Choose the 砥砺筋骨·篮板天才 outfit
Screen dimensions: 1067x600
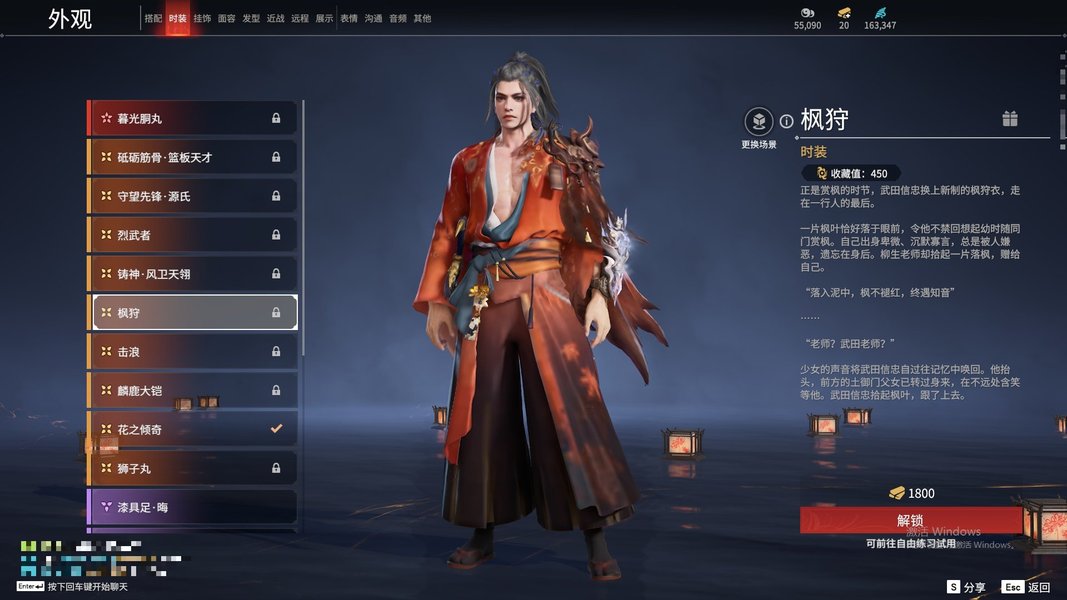(x=193, y=157)
